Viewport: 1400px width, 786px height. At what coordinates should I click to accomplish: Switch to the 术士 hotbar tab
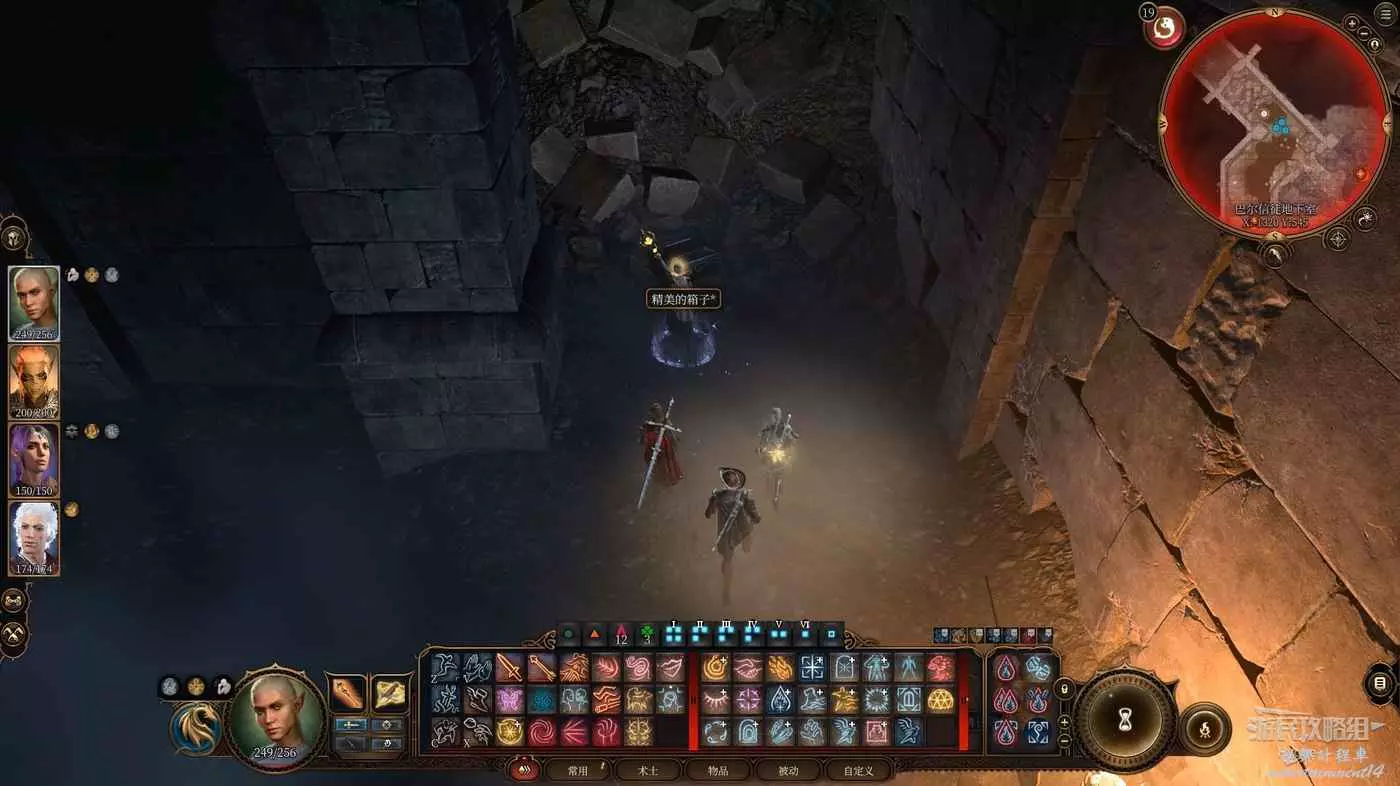648,771
